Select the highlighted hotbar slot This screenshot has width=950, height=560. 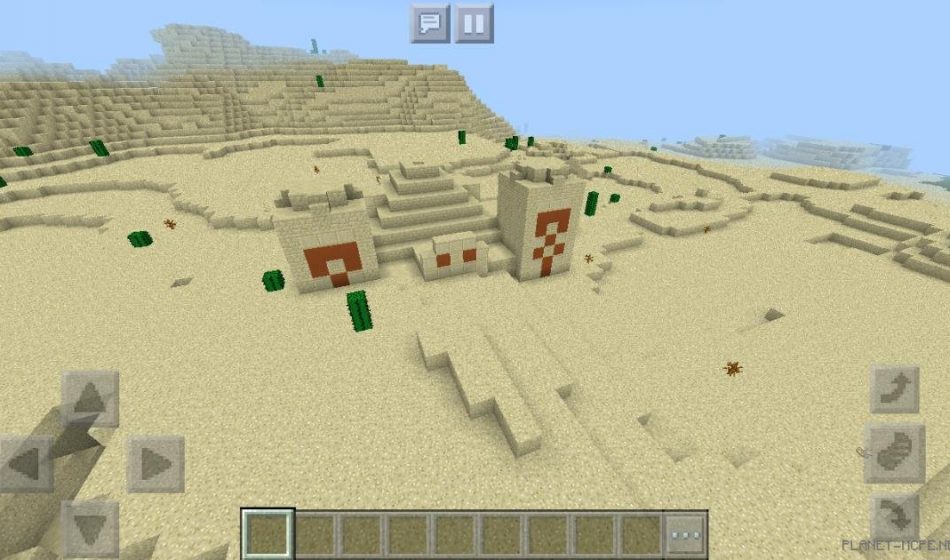point(268,534)
